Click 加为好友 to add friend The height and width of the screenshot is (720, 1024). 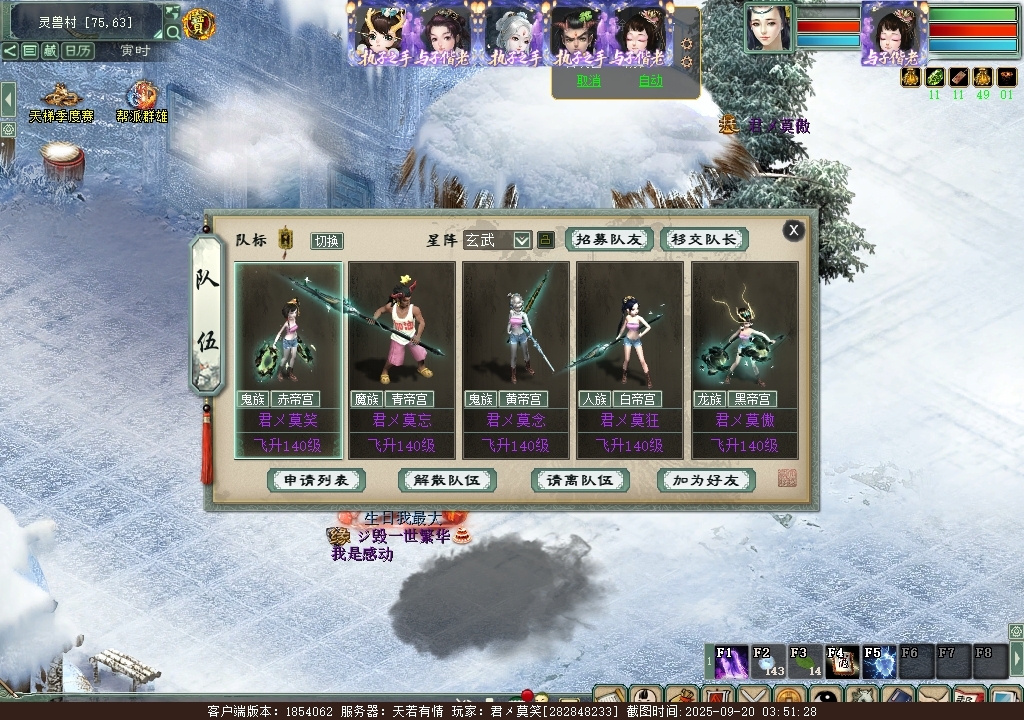pyautogui.click(x=706, y=480)
